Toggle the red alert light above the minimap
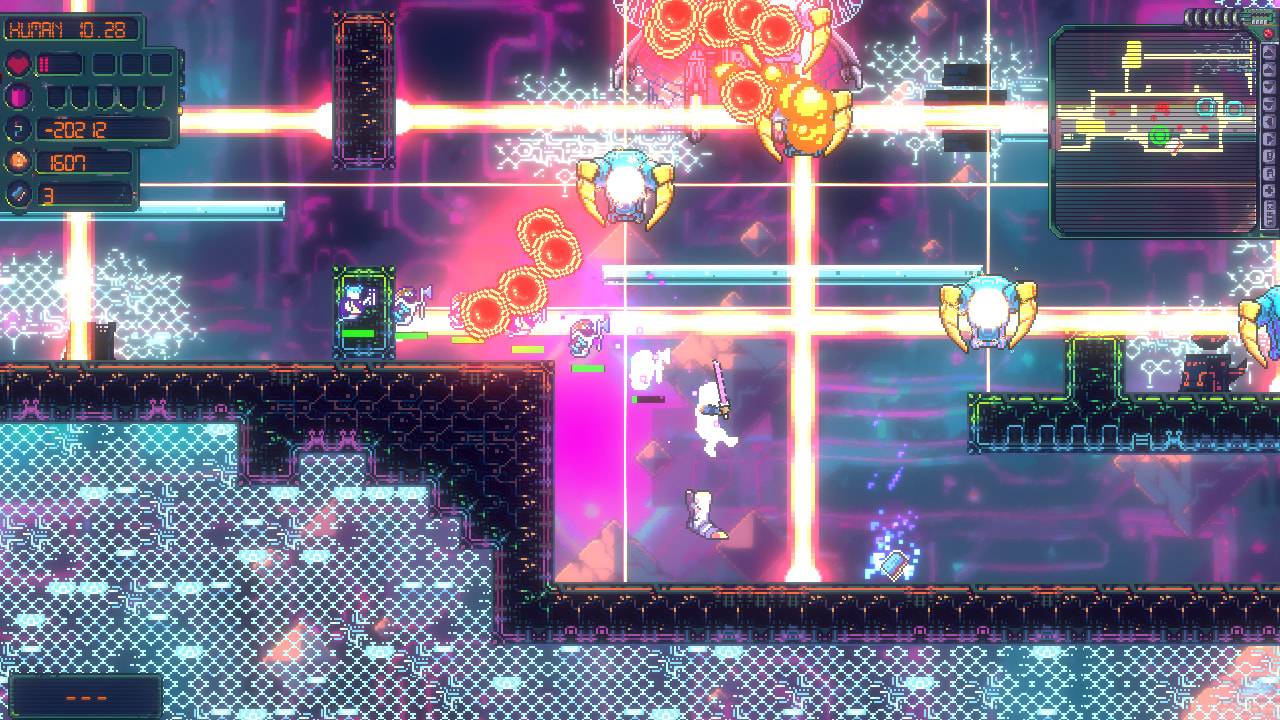The height and width of the screenshot is (720, 1280). [1268, 33]
